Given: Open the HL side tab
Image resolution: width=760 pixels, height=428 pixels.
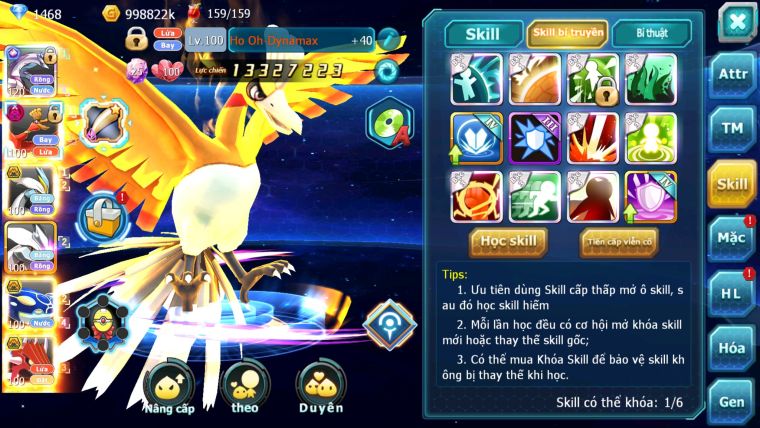Looking at the screenshot, I should coord(731,292).
